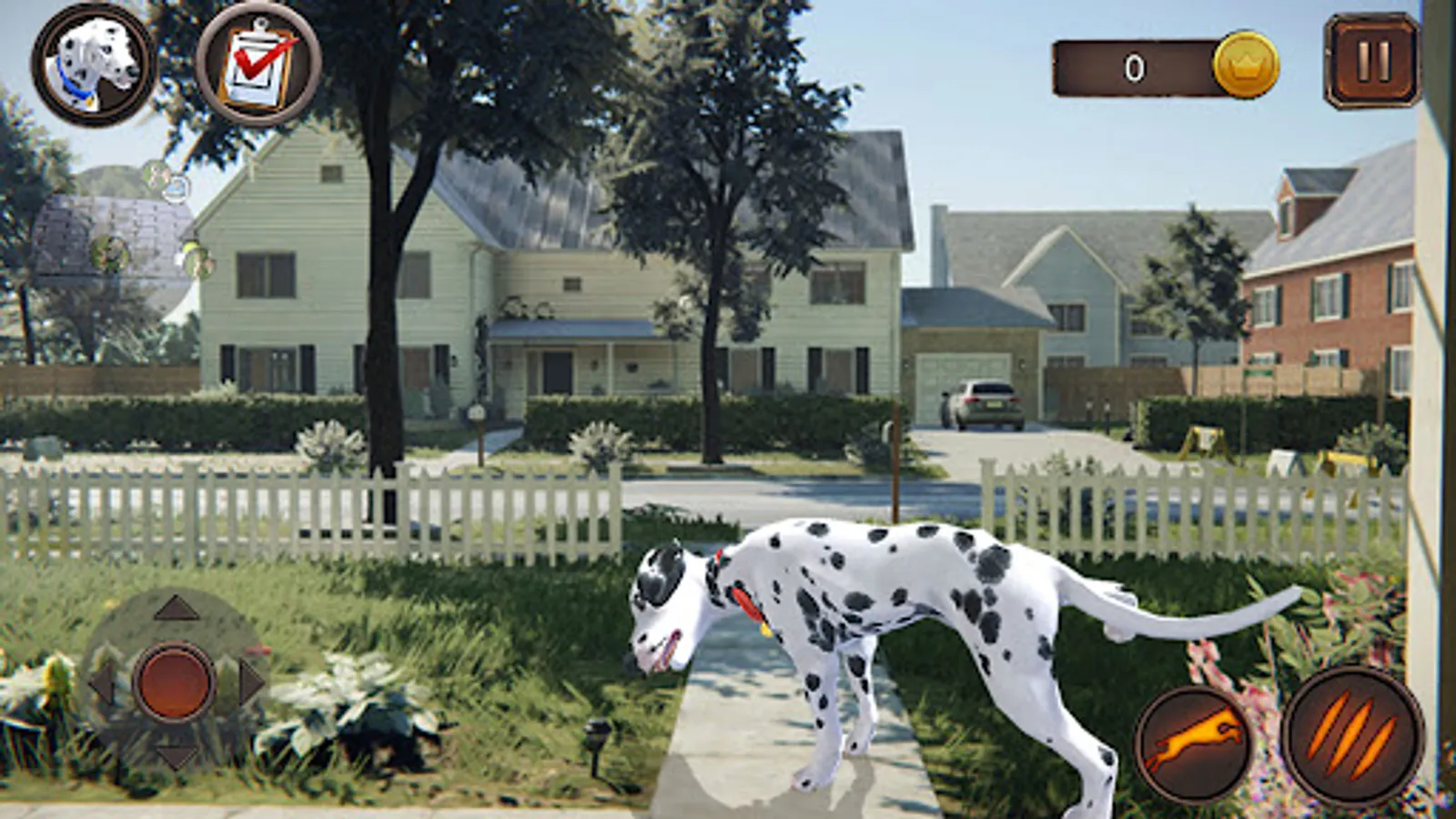This screenshot has width=1456, height=819.
Task: Tap the blue marker beside the minimap
Action: [x=176, y=187]
